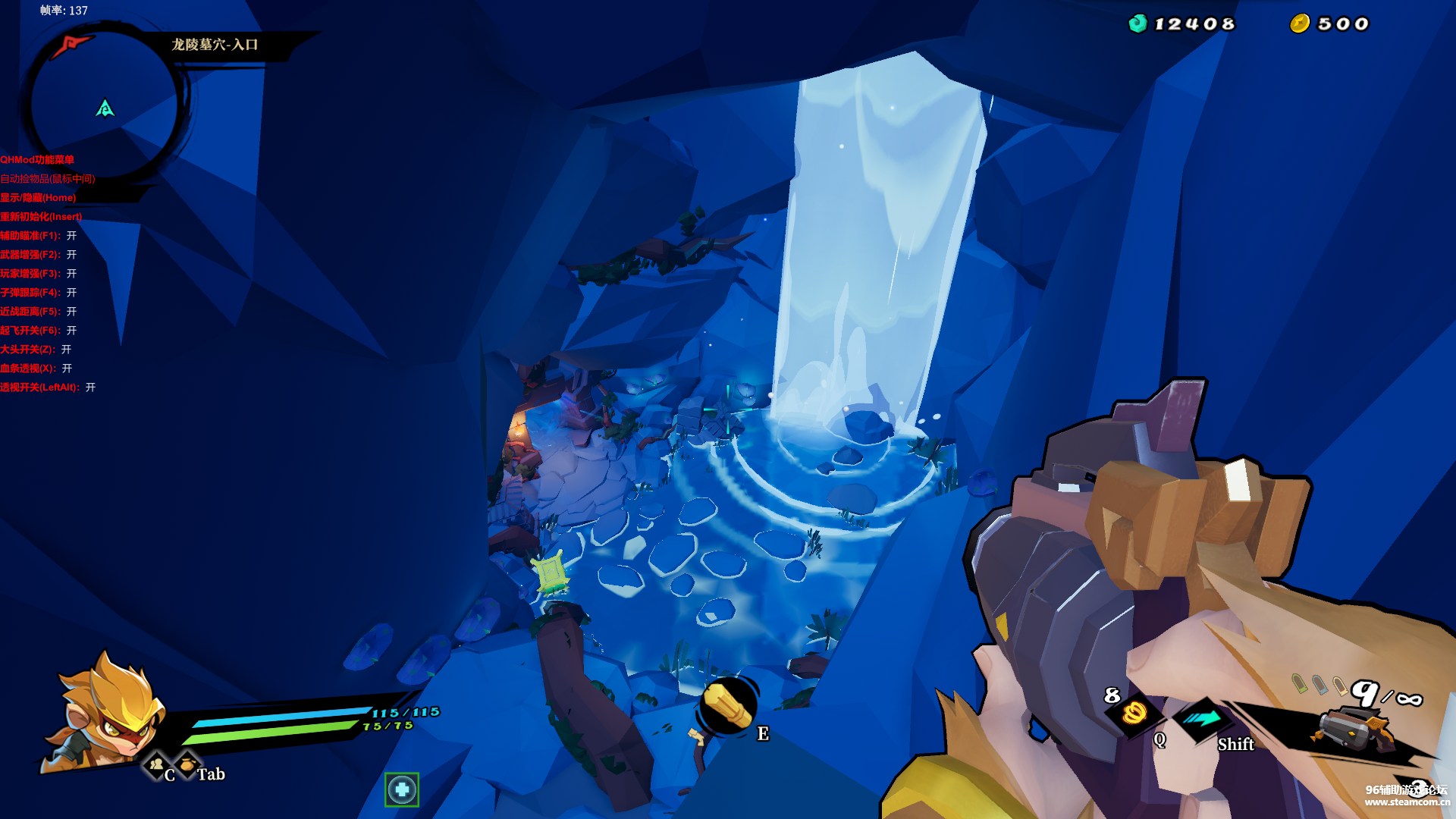Image resolution: width=1456 pixels, height=819 pixels.
Task: Activate the golden ring skill icon
Action: (1134, 713)
